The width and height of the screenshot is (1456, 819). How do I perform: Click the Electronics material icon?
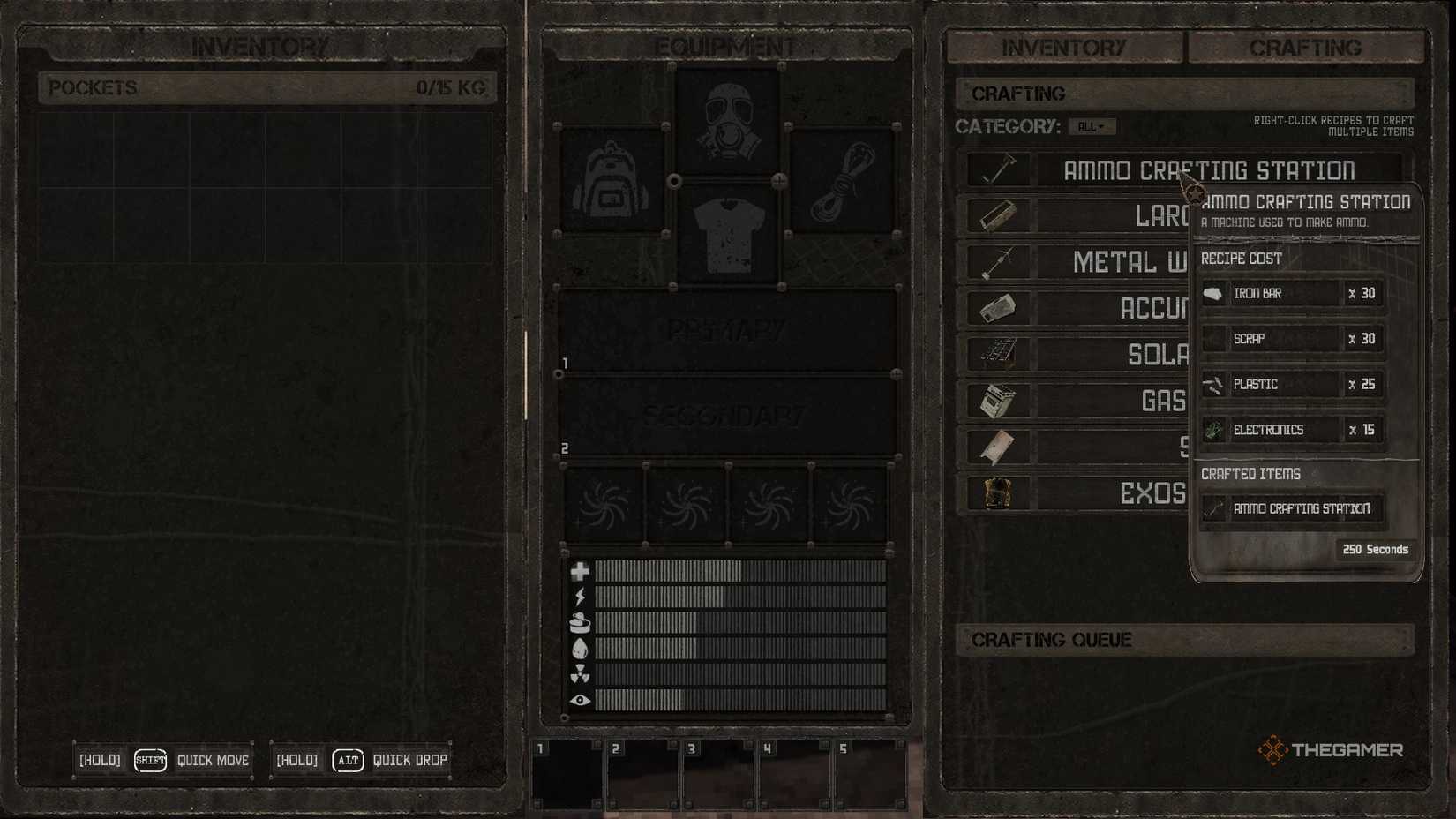(1213, 430)
